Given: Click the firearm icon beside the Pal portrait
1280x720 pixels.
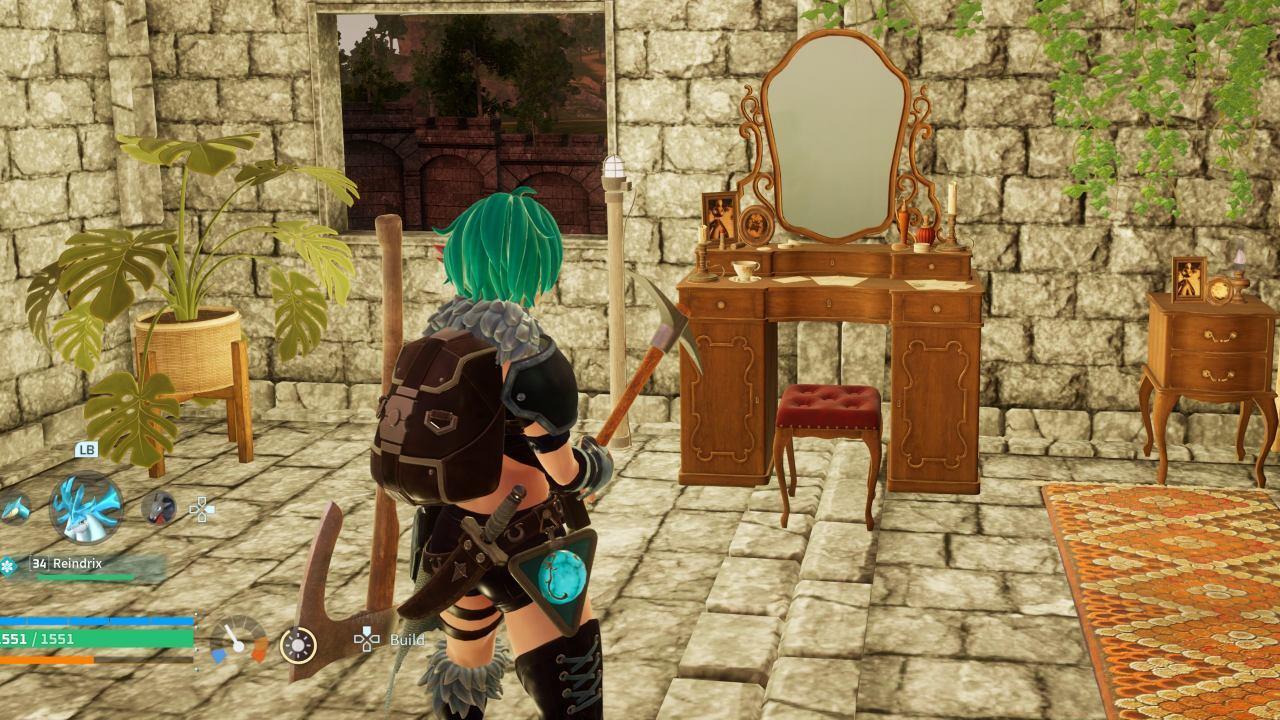Looking at the screenshot, I should [x=158, y=509].
